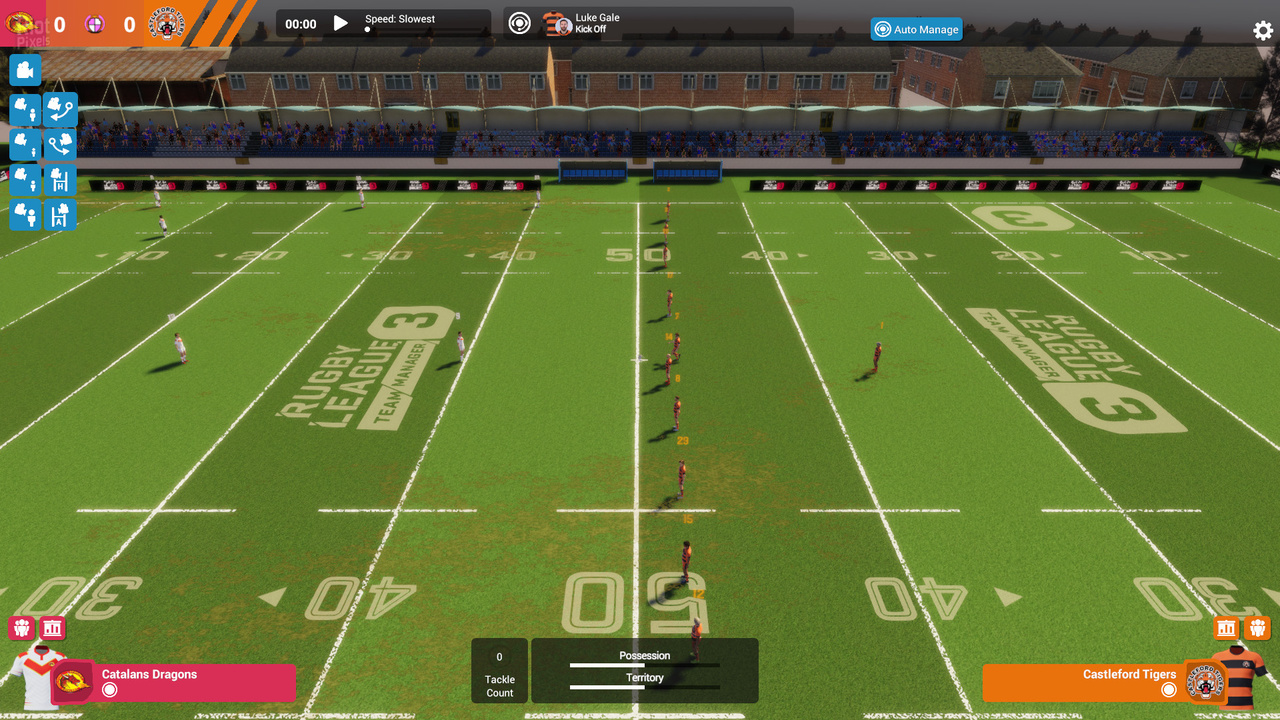This screenshot has height=720, width=1280.
Task: Switch to the home goalposts camera
Action: (60, 180)
